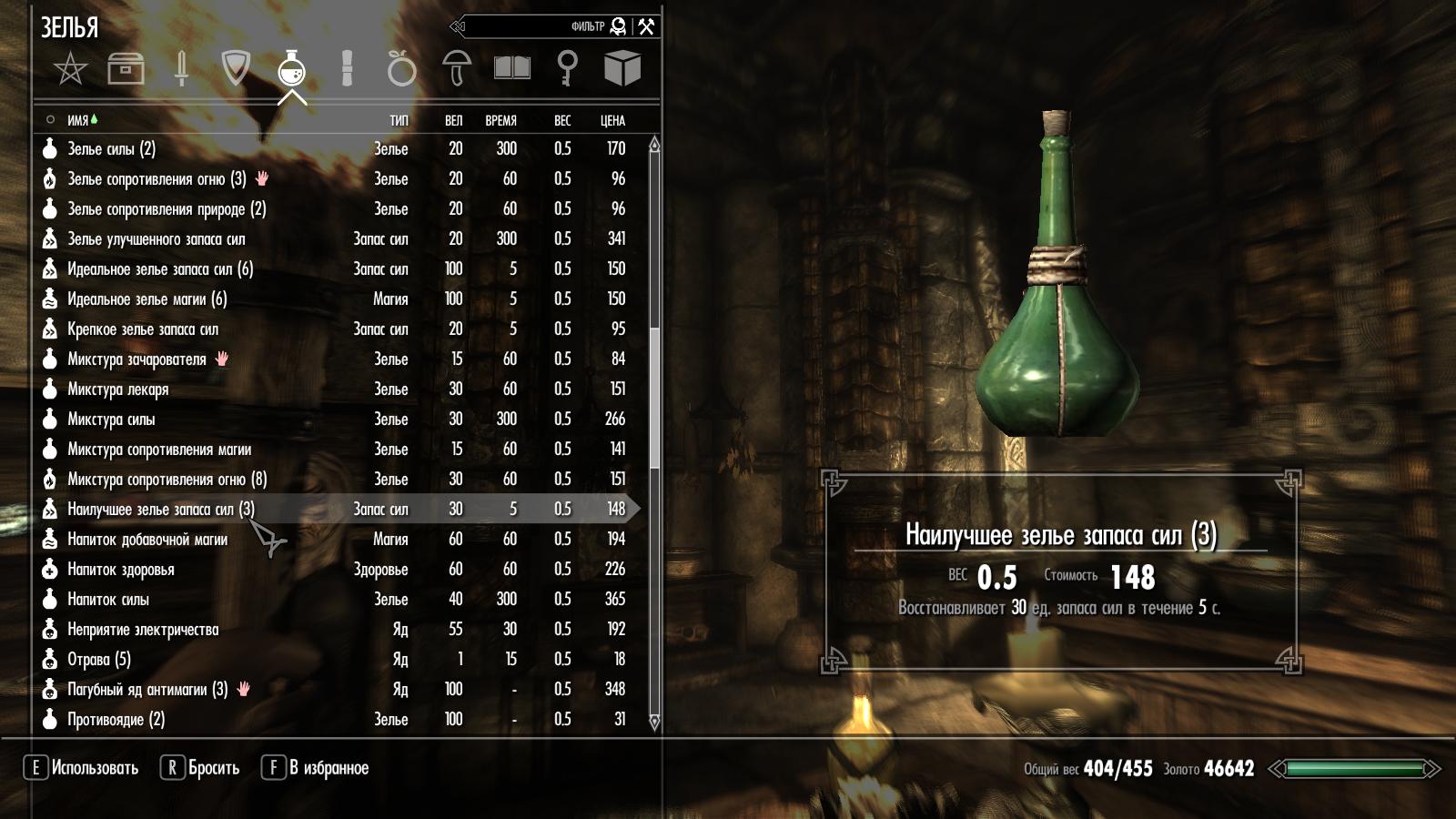Screen dimensions: 1456x819
Task: Show the ingredients mushroom category
Action: pyautogui.click(x=456, y=68)
